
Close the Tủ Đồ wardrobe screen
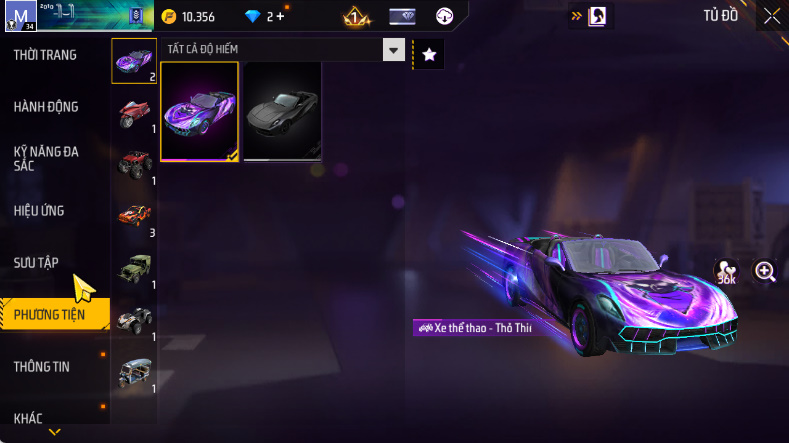tap(771, 16)
